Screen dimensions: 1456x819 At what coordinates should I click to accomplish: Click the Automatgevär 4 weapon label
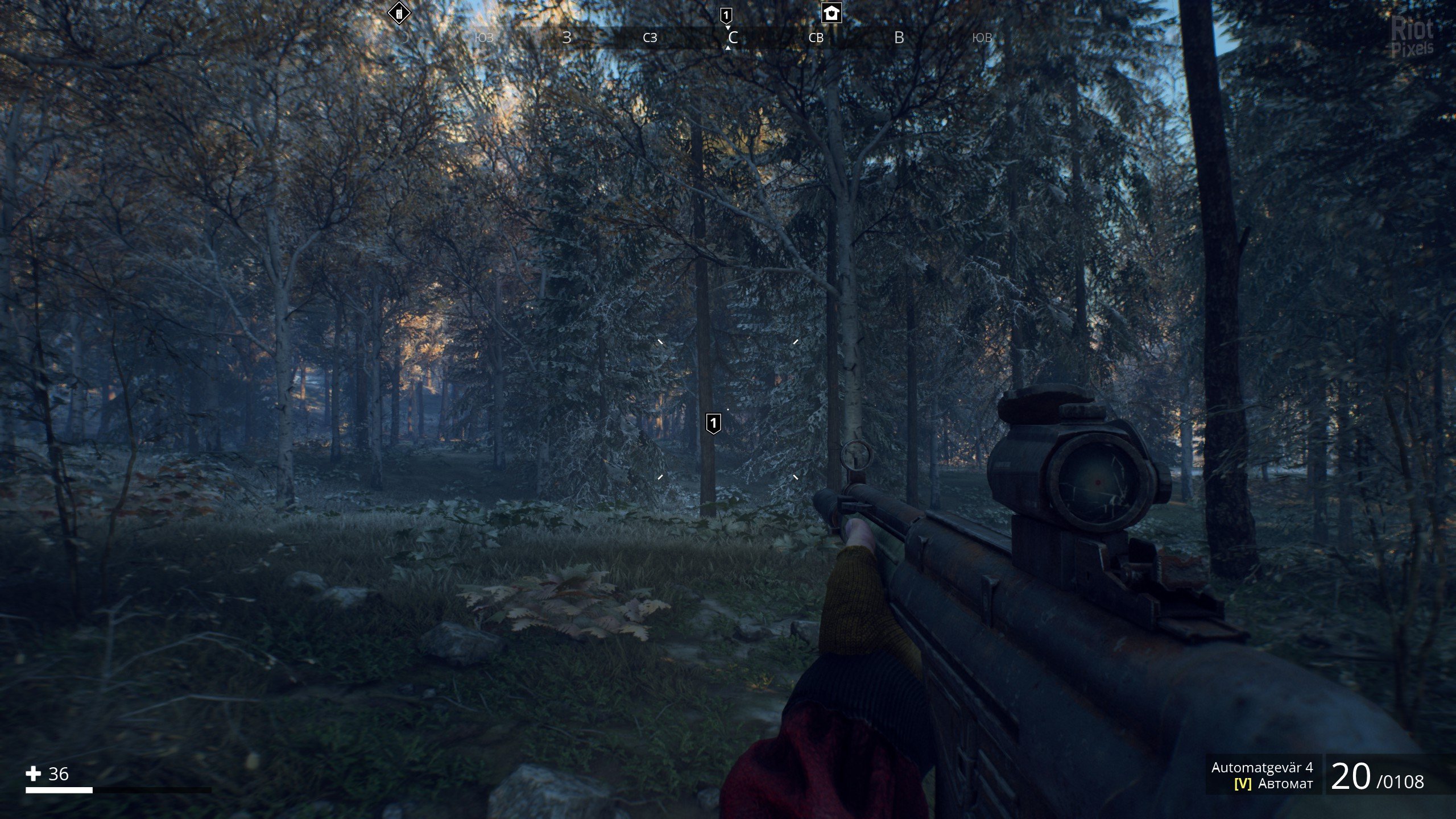point(1261,768)
